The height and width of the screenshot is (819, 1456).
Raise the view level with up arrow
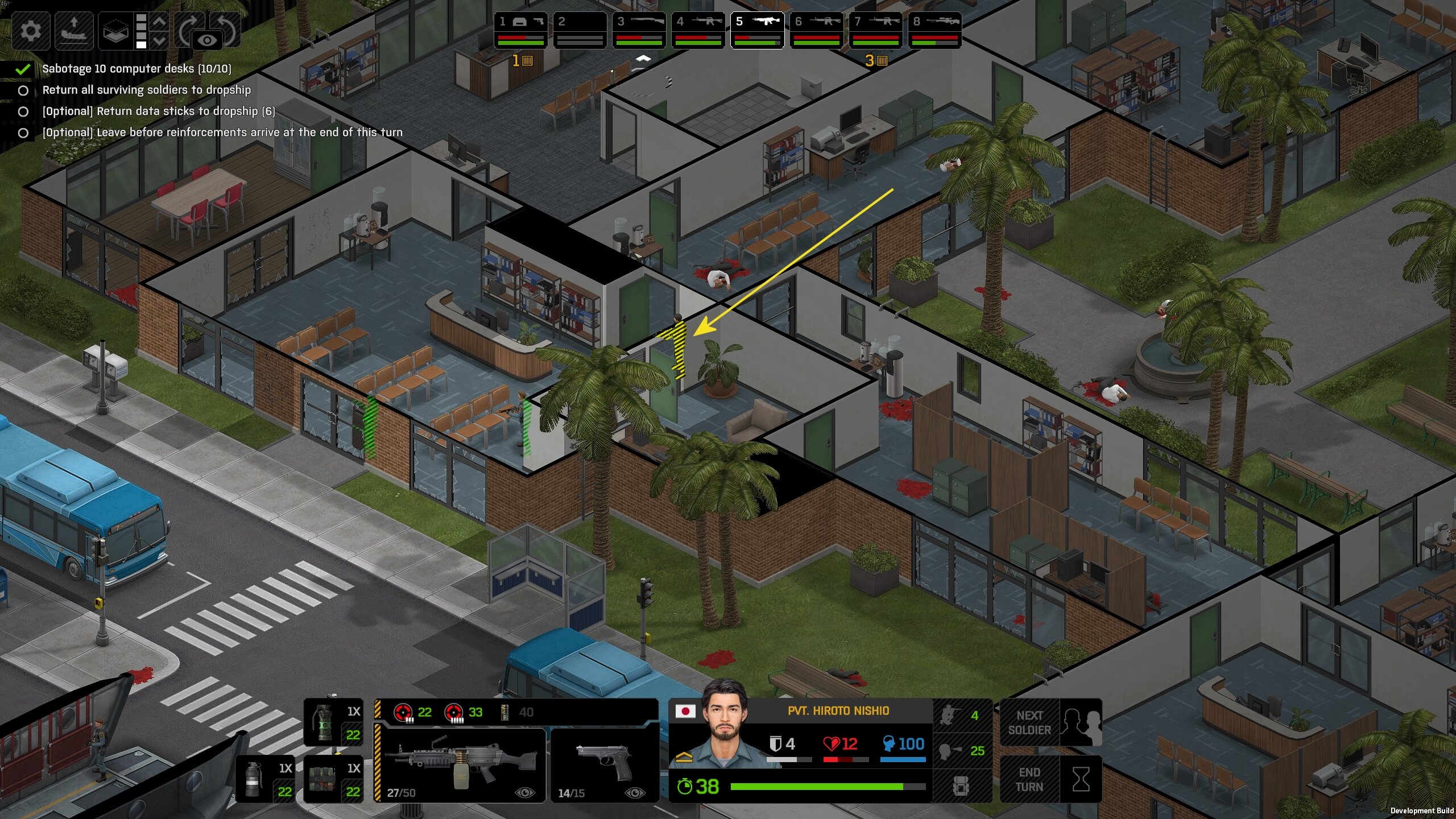160,22
